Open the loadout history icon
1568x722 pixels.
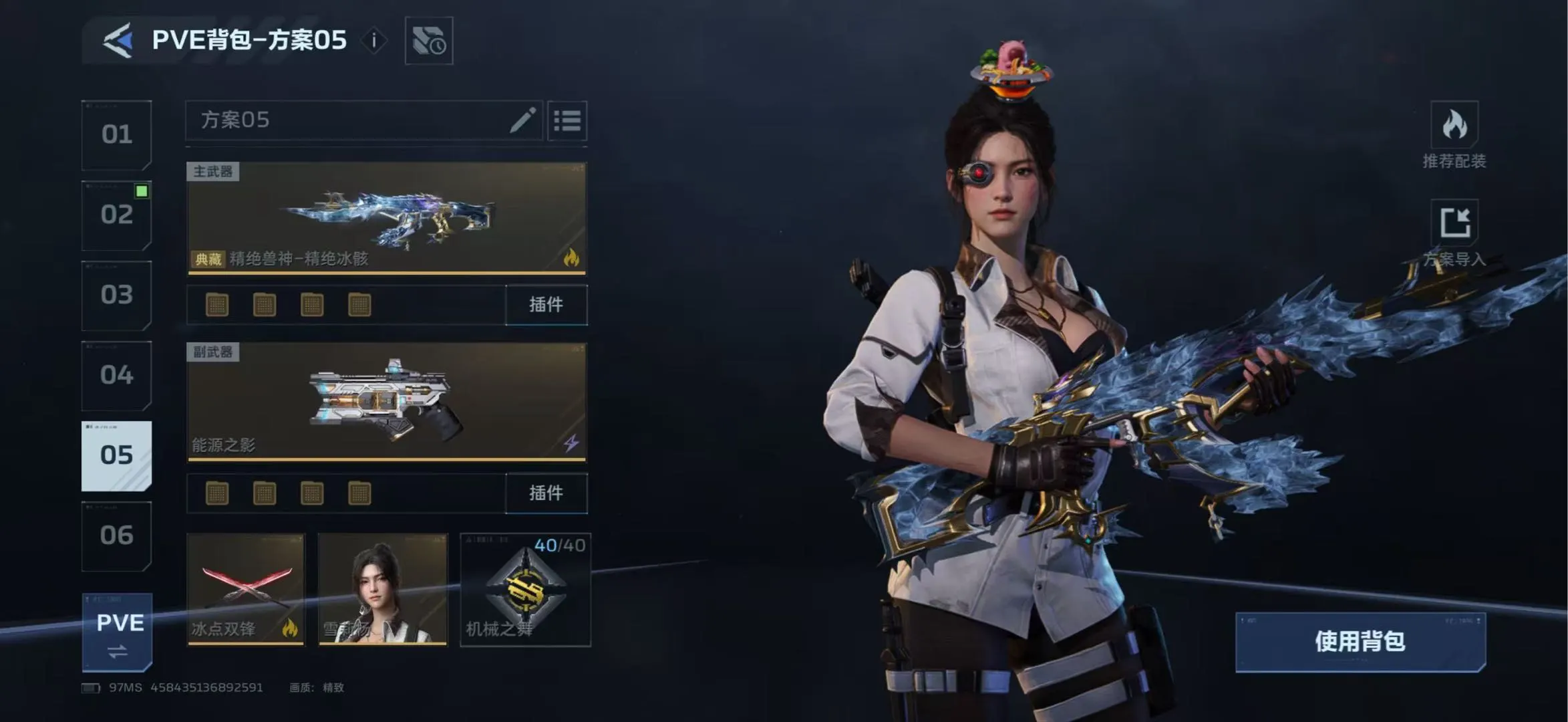[x=429, y=41]
